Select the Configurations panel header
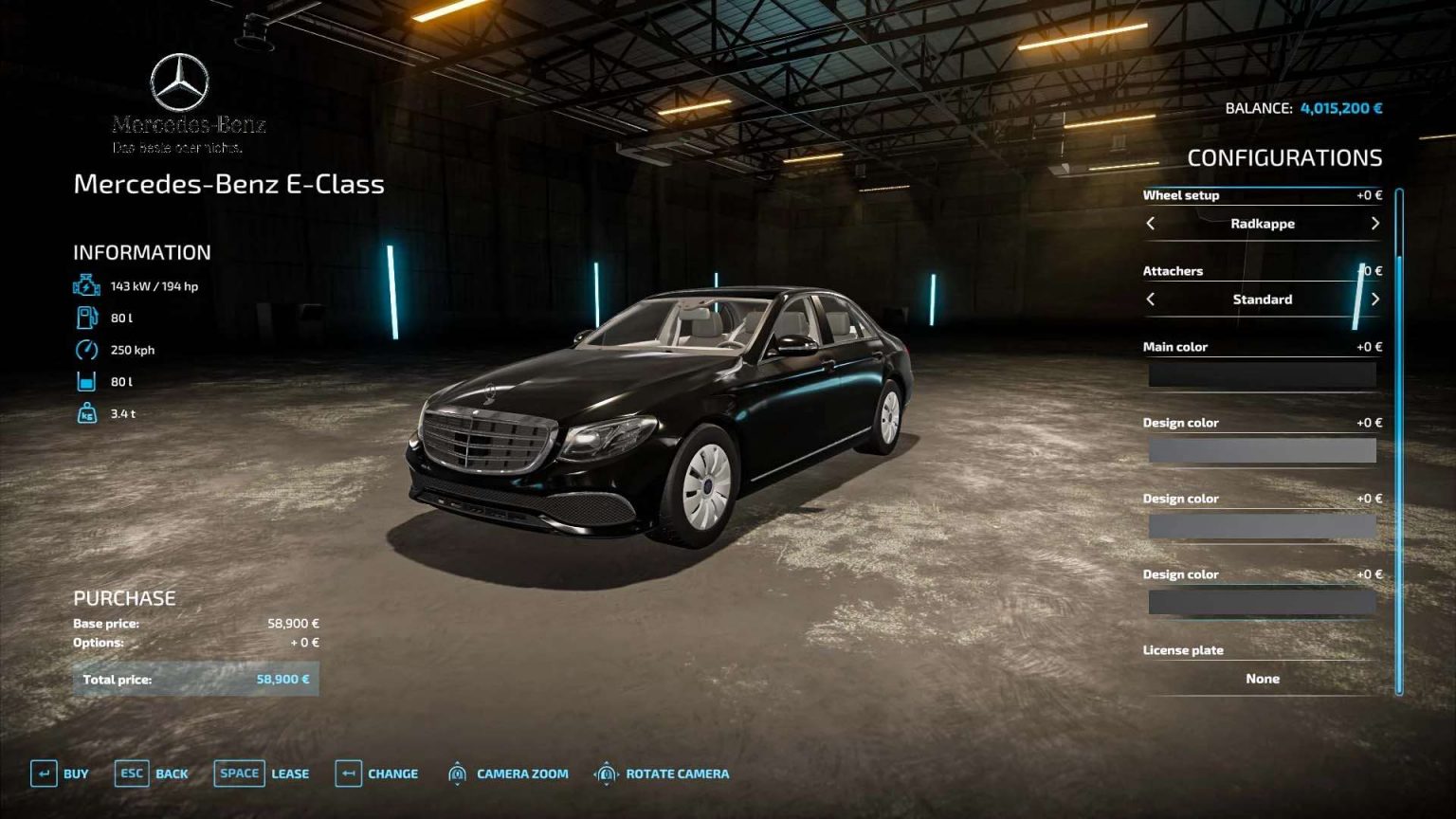Viewport: 1456px width, 819px height. pos(1286,158)
